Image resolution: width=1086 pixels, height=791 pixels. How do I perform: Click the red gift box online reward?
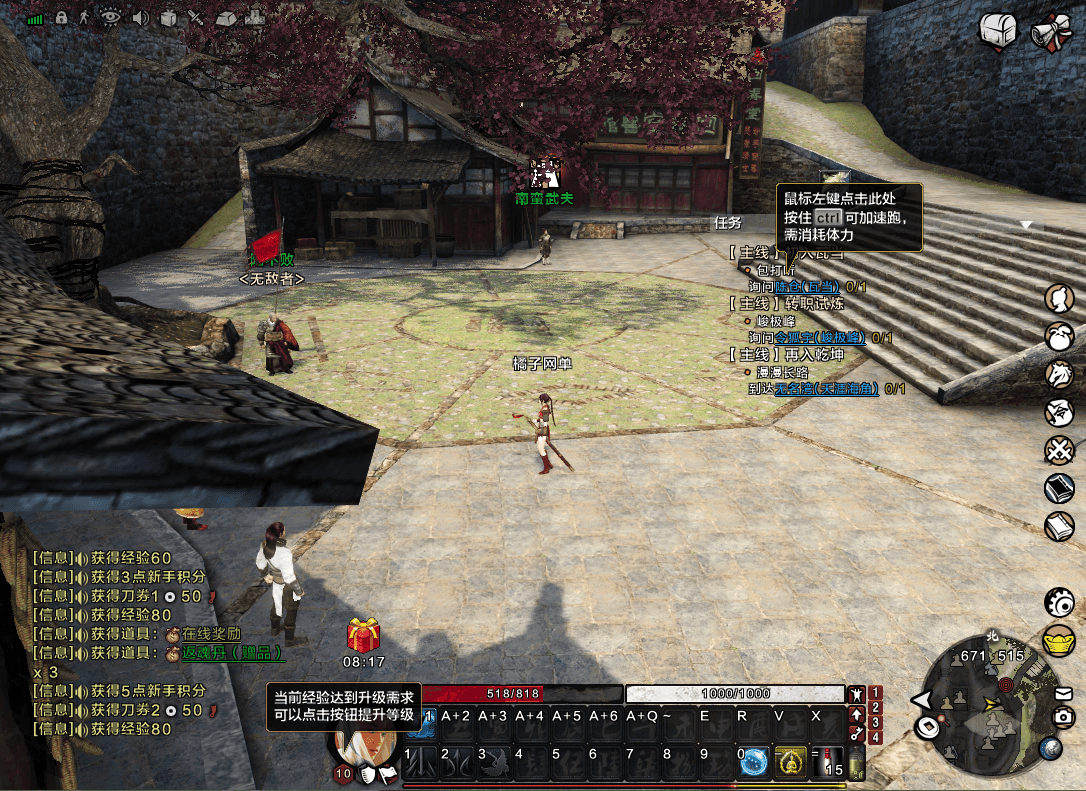coord(364,635)
